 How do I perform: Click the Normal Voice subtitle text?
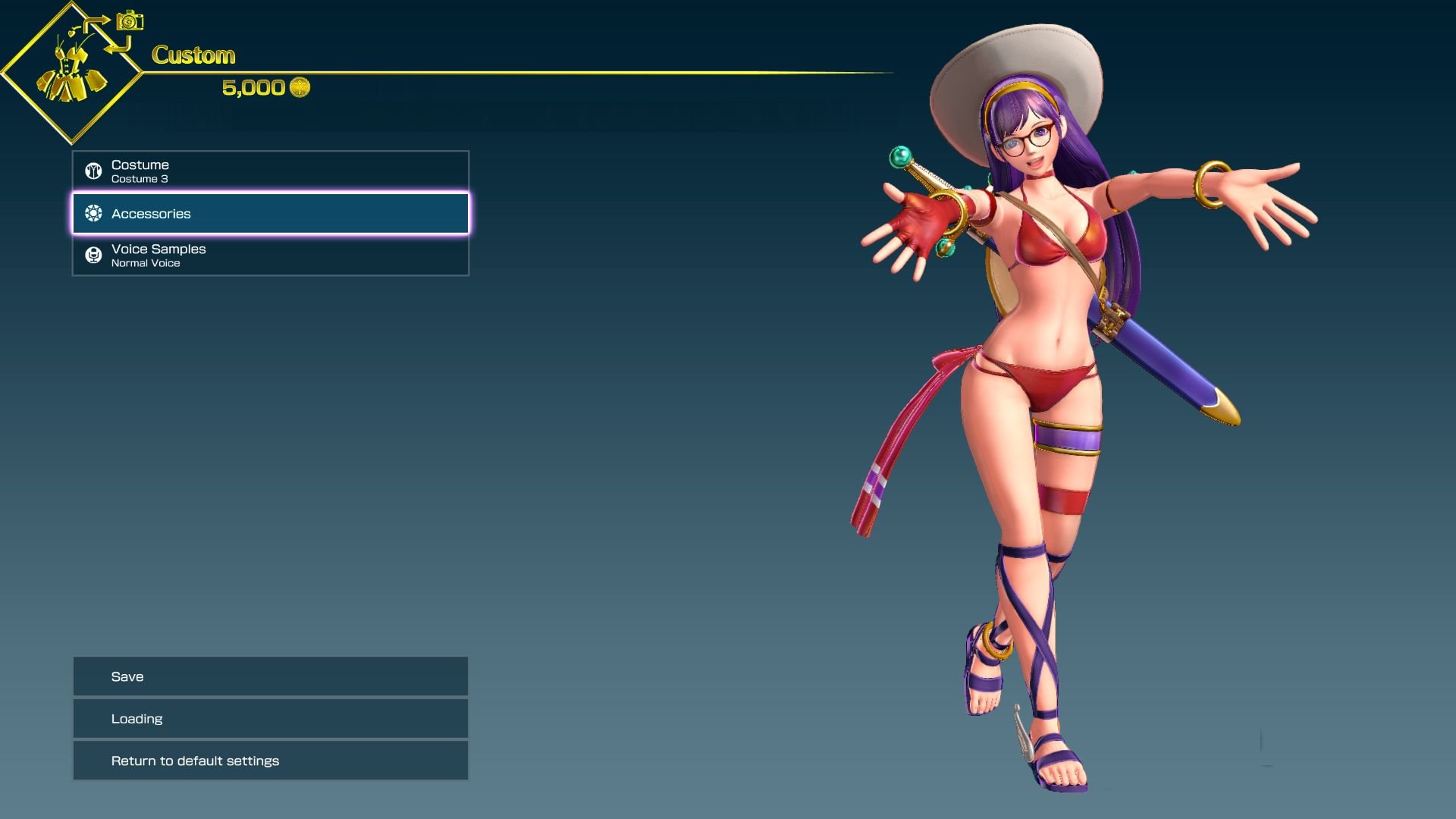(146, 263)
